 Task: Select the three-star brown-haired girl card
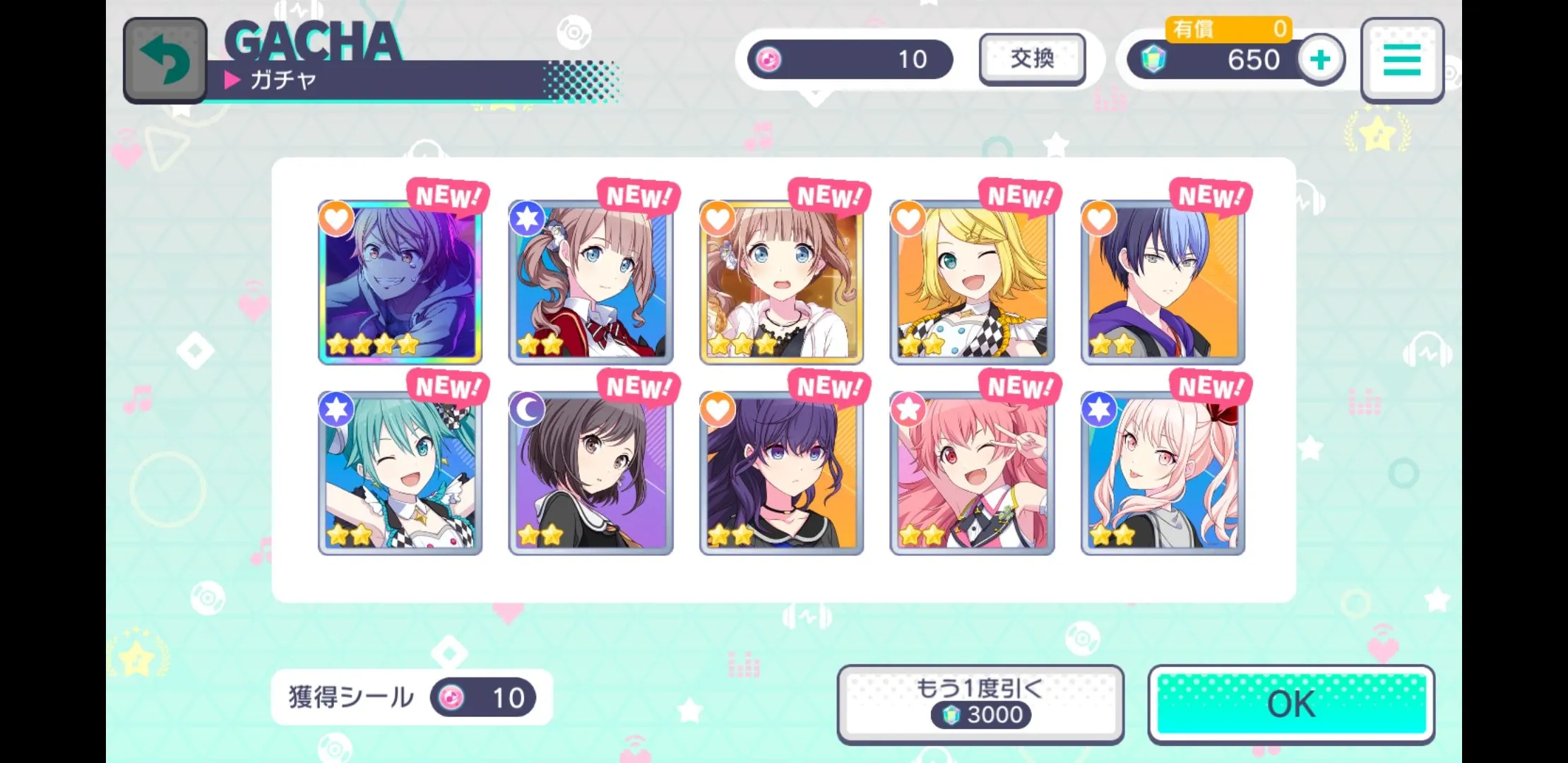point(781,283)
